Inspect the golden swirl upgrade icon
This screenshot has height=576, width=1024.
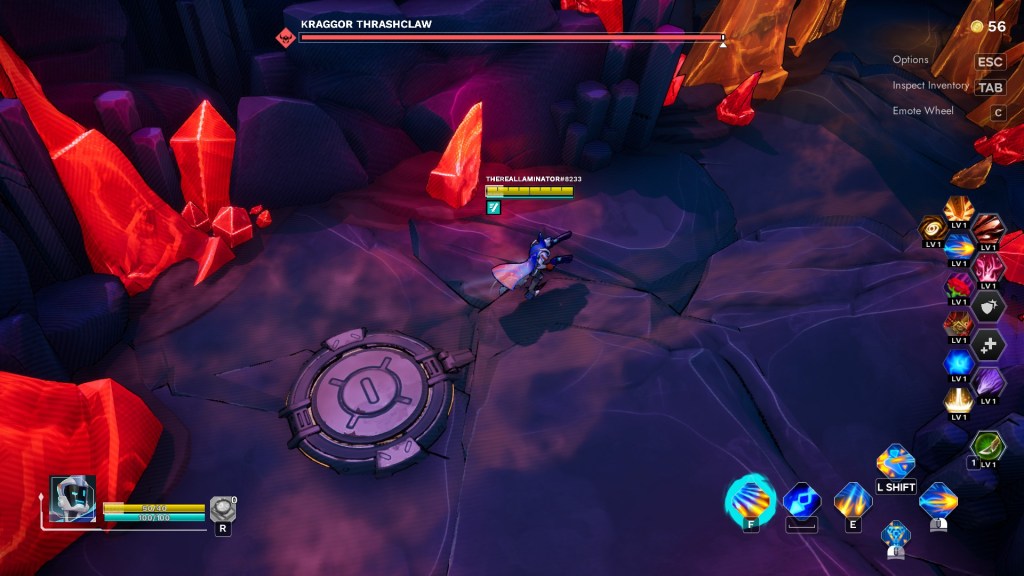[933, 229]
